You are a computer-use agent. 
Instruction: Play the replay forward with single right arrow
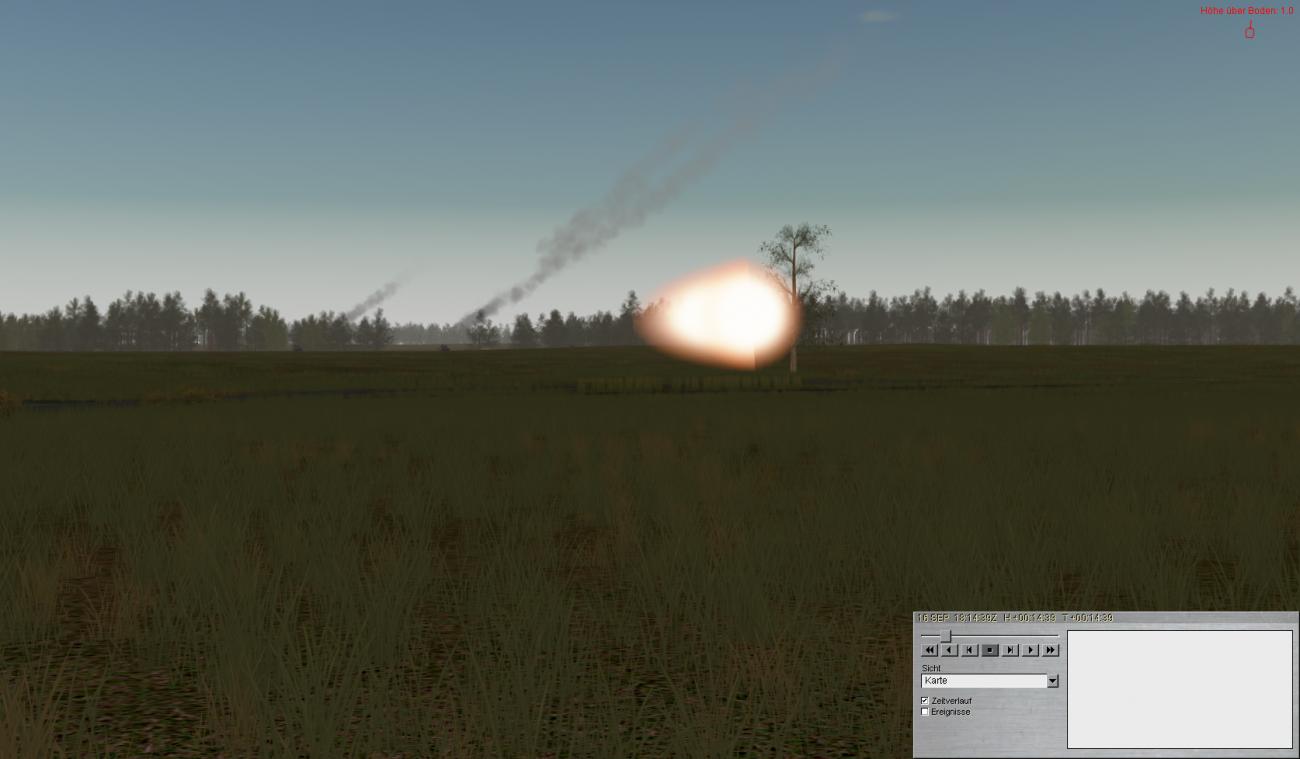1030,650
